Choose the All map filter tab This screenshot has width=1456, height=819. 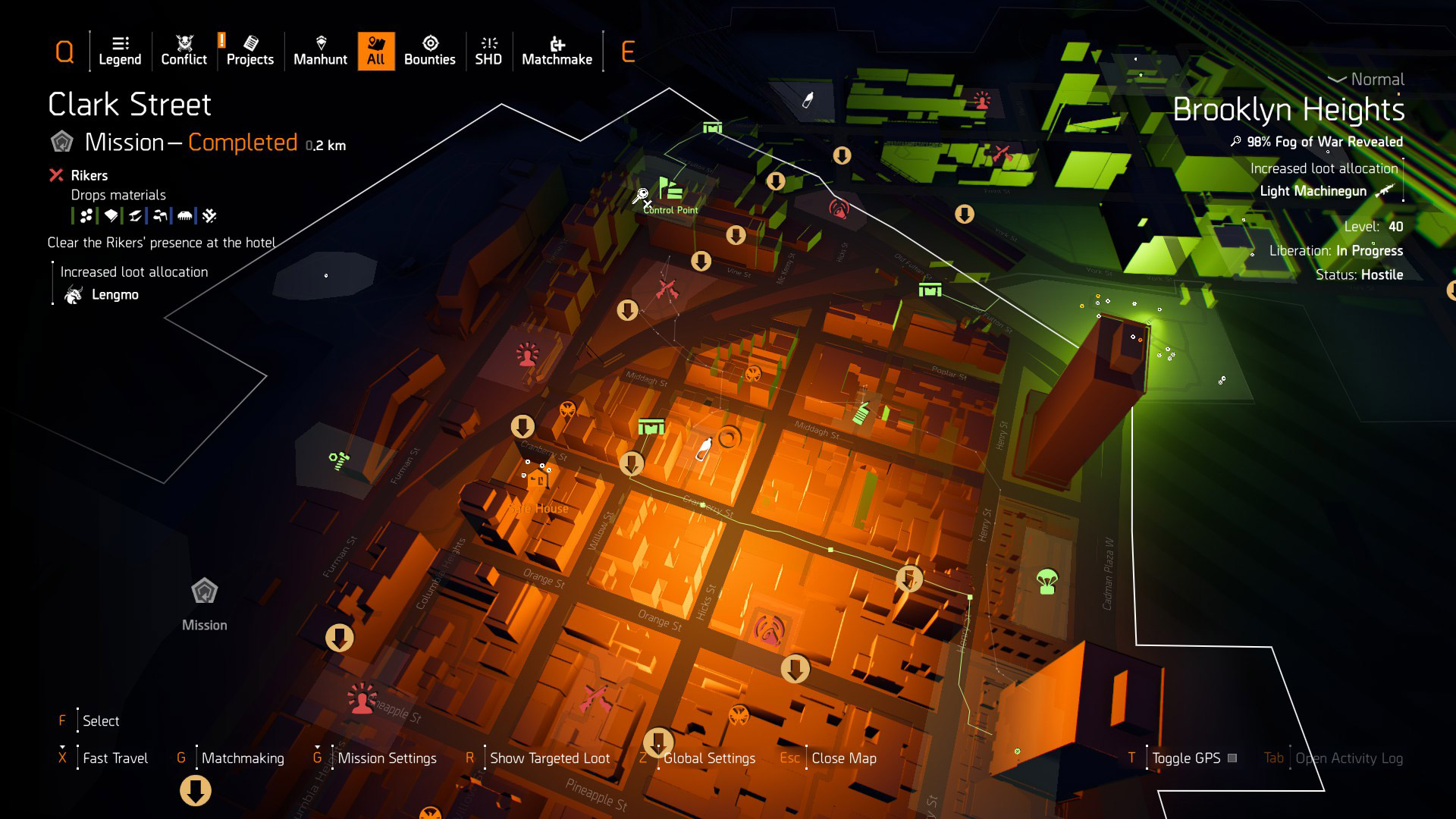tap(375, 51)
